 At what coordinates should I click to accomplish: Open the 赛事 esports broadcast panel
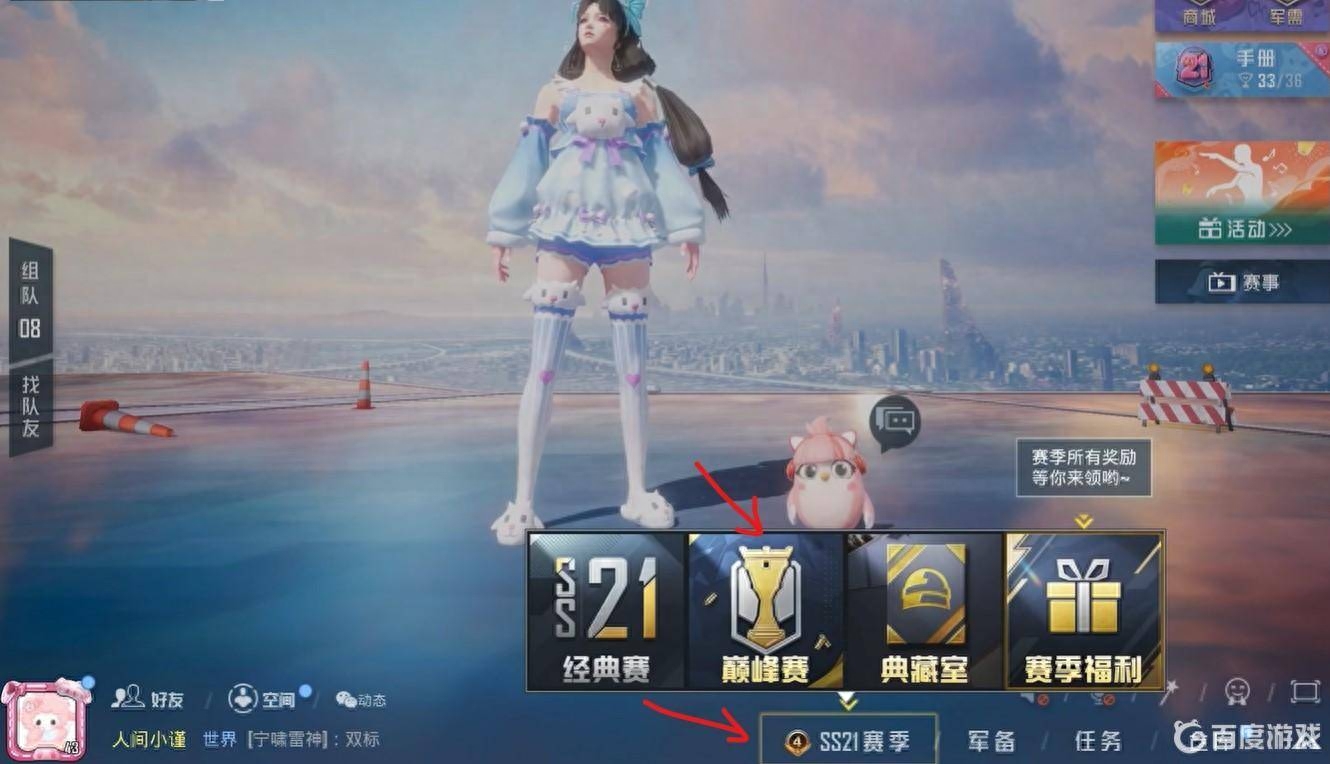1245,281
